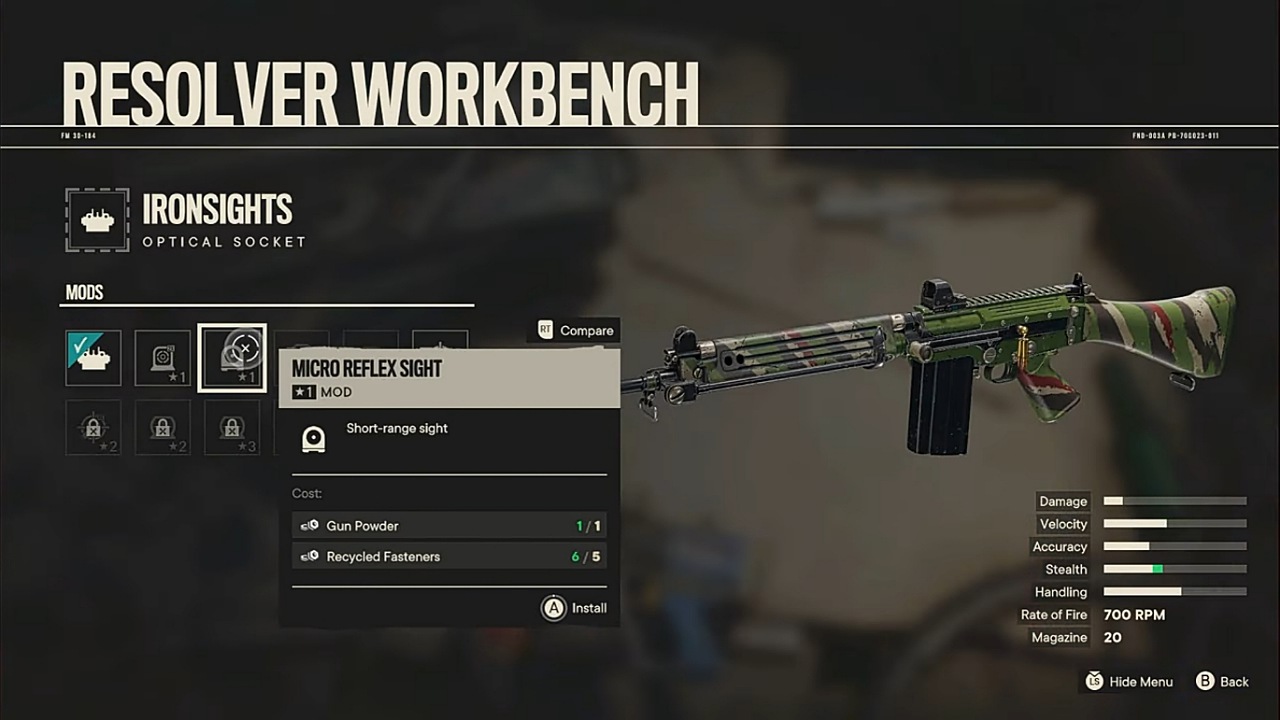Screen dimensions: 1280x720
Task: Install the Micro Reflex Sight mod
Action: 575,608
